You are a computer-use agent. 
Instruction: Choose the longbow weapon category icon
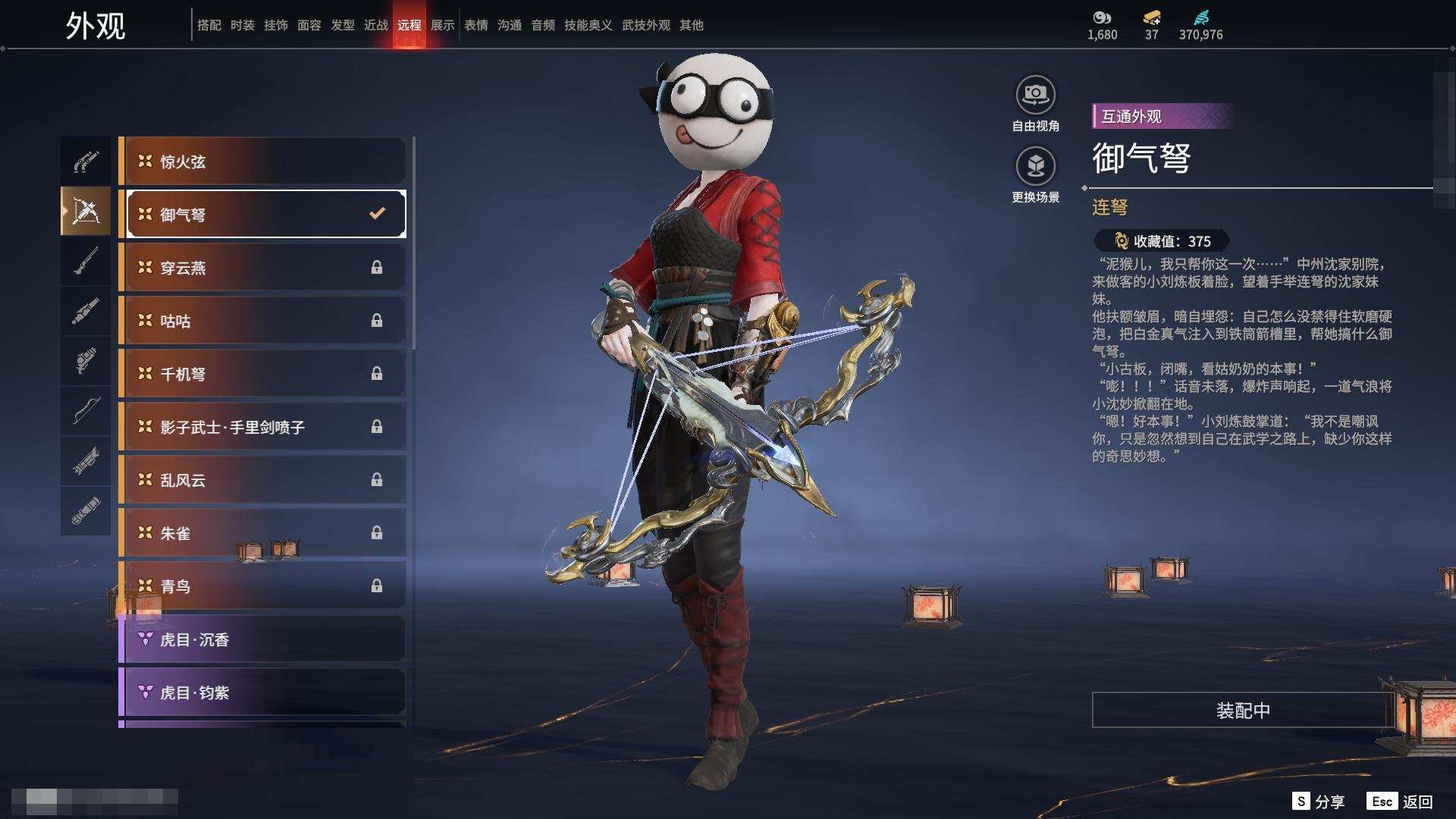pos(86,411)
